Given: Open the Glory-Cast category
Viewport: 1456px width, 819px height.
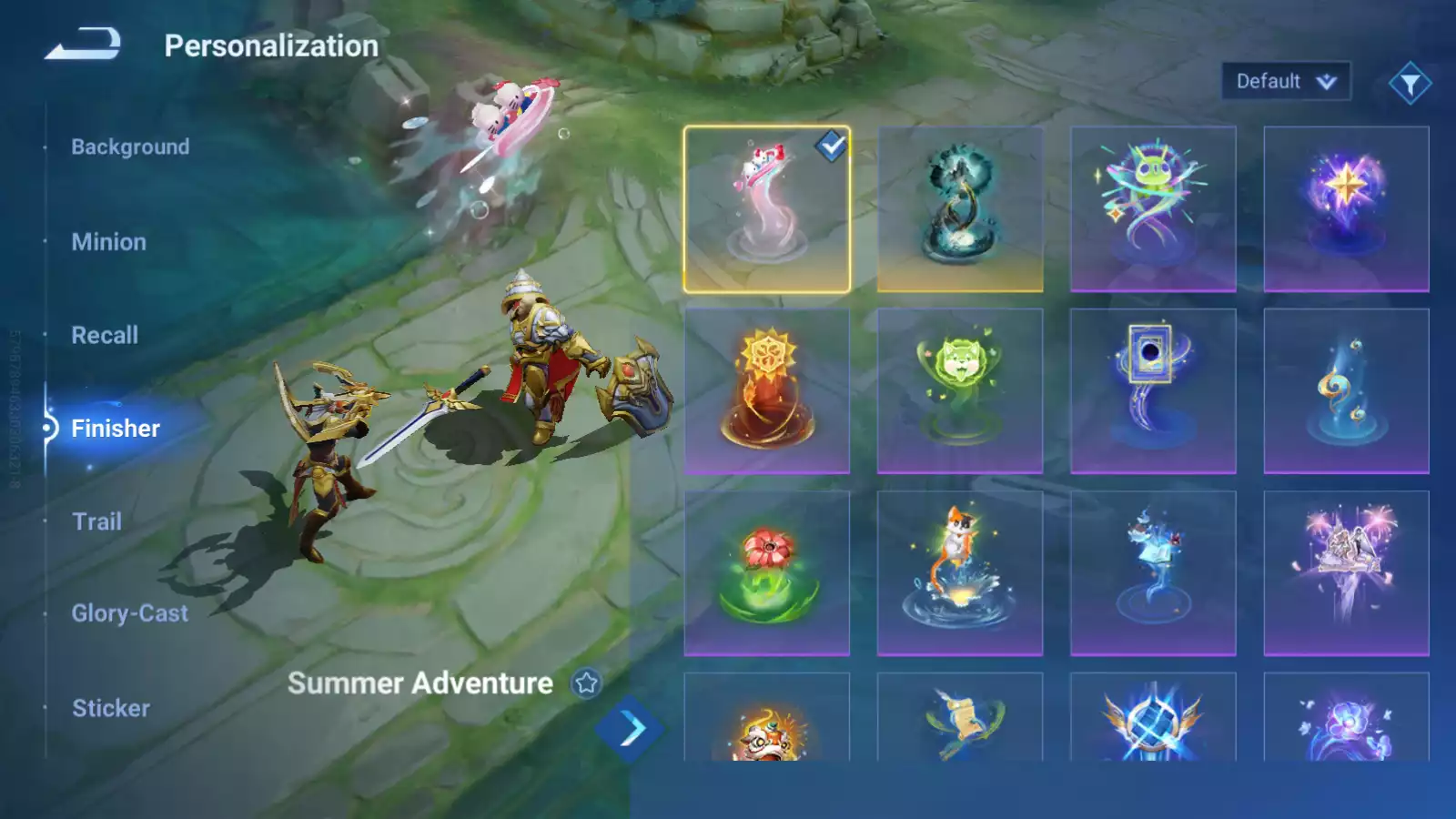Looking at the screenshot, I should point(130,613).
